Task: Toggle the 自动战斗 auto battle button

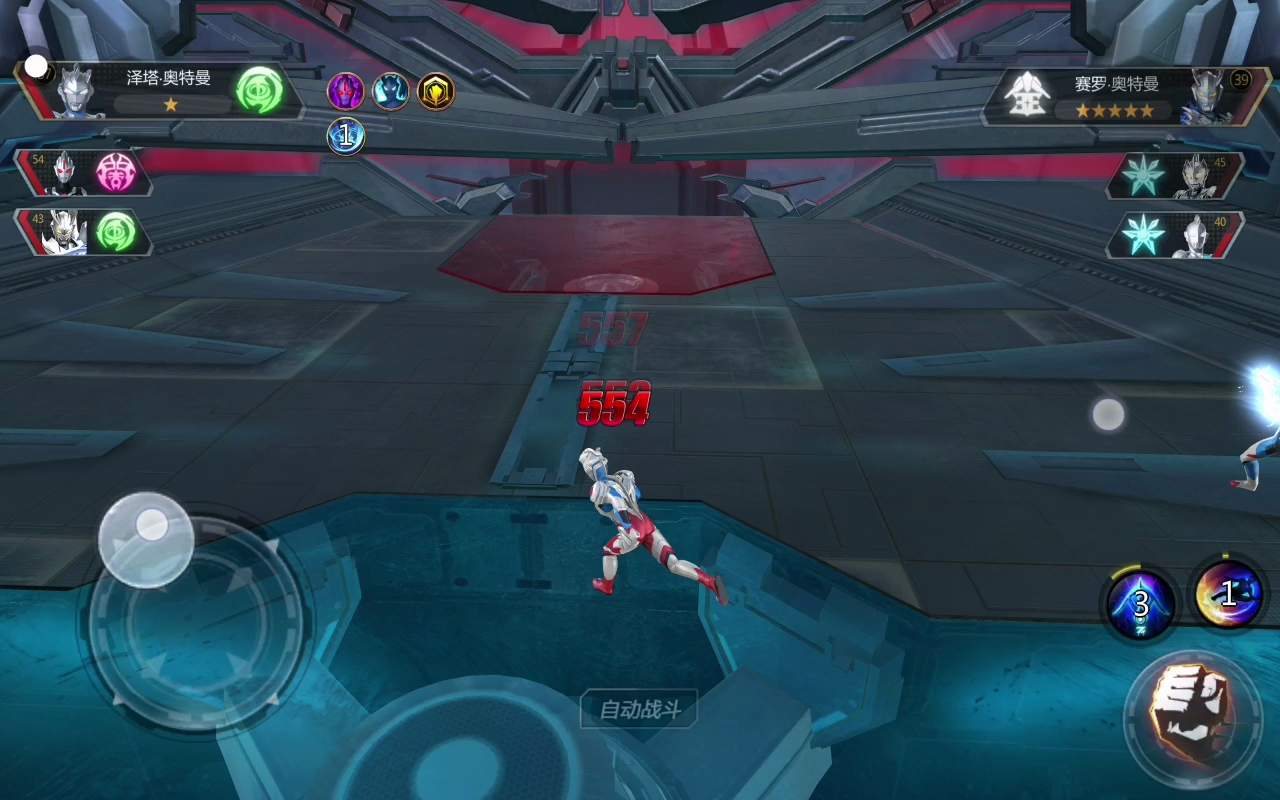Action: [x=640, y=710]
